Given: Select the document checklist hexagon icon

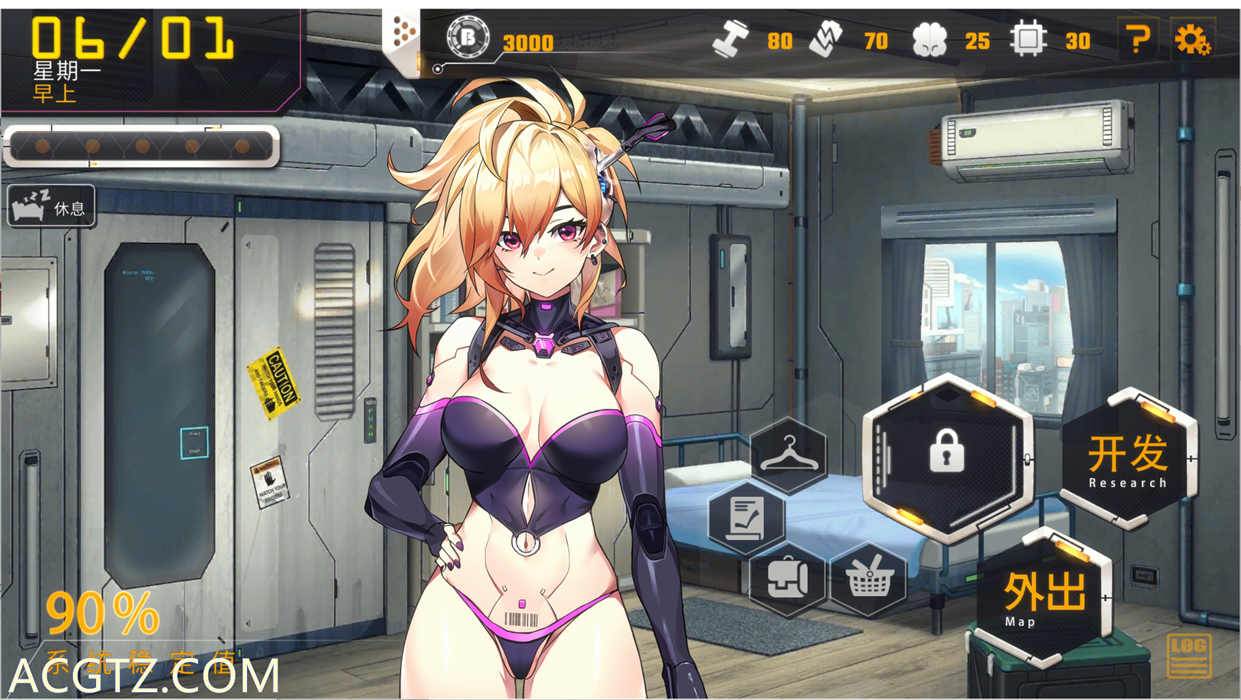Looking at the screenshot, I should [746, 518].
